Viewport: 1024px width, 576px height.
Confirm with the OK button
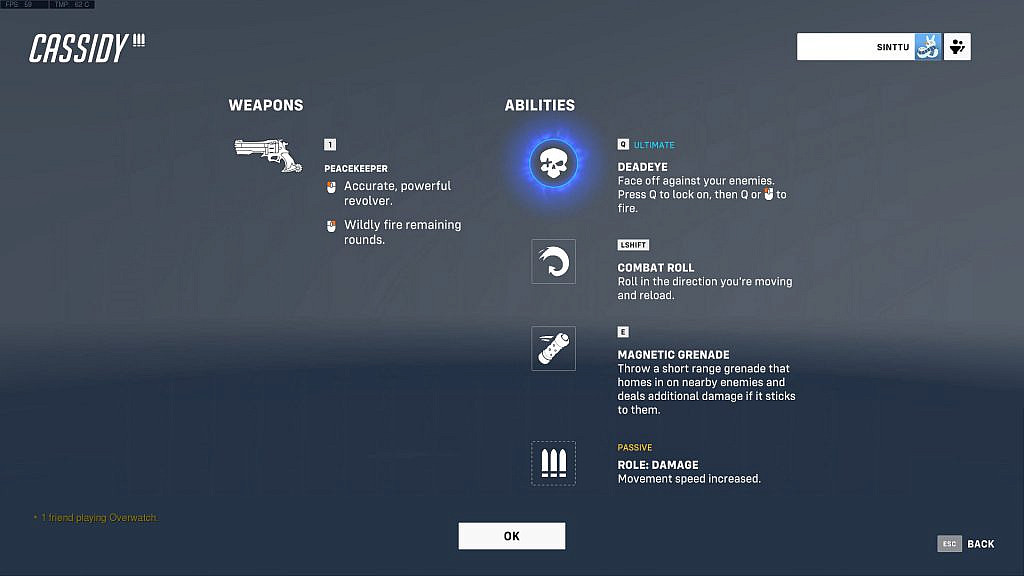[511, 536]
